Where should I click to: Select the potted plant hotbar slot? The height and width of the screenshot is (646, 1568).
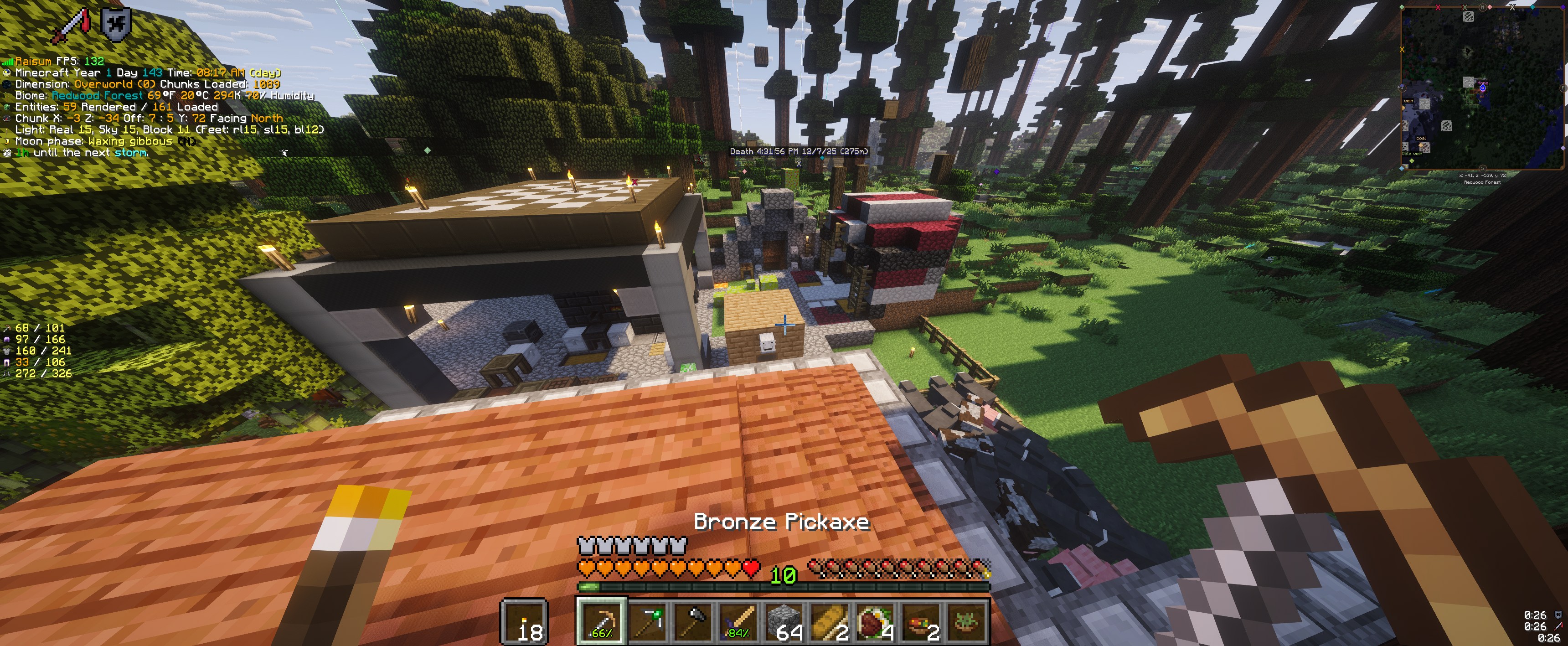pos(966,620)
